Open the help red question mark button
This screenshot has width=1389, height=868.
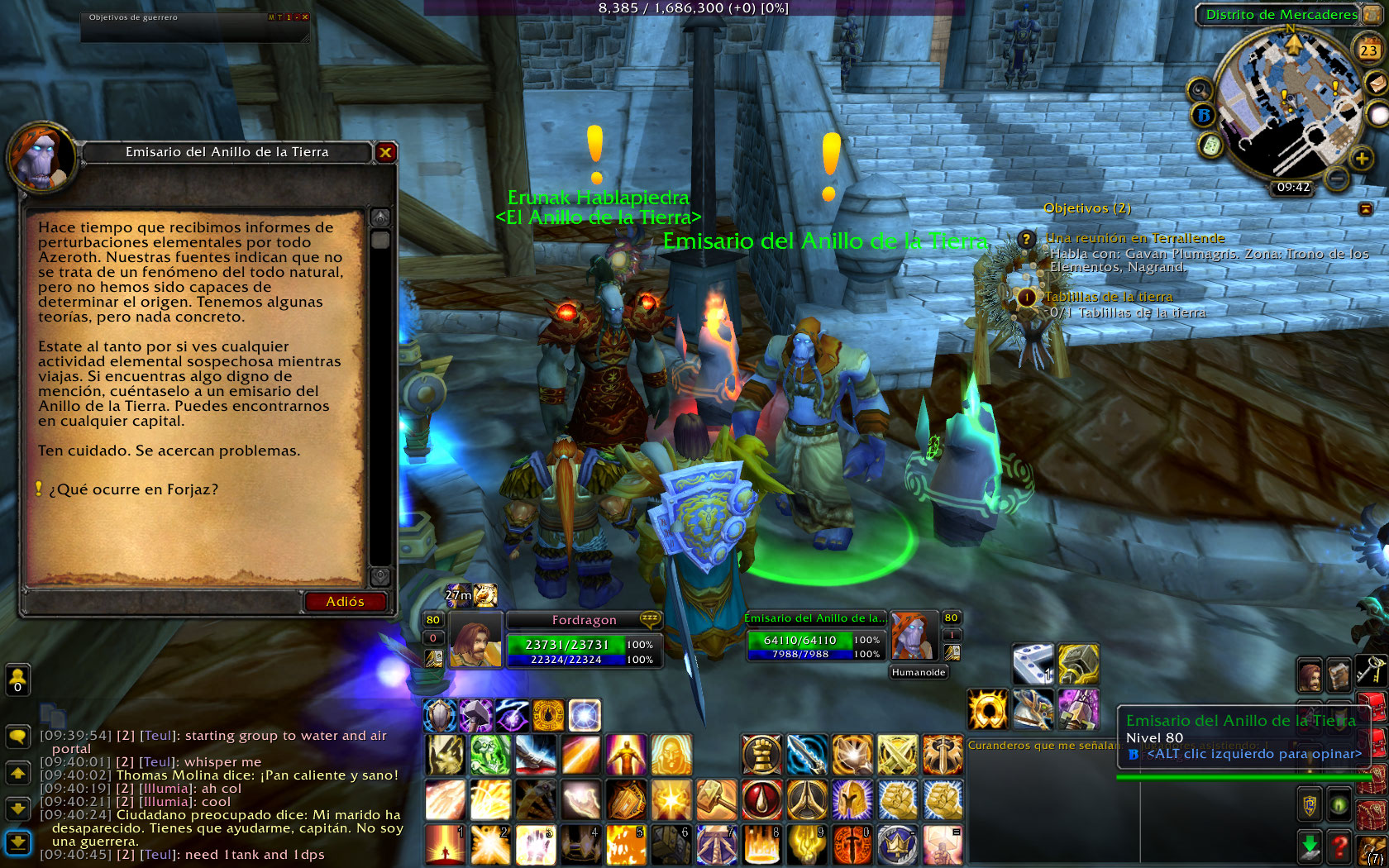(x=1339, y=847)
